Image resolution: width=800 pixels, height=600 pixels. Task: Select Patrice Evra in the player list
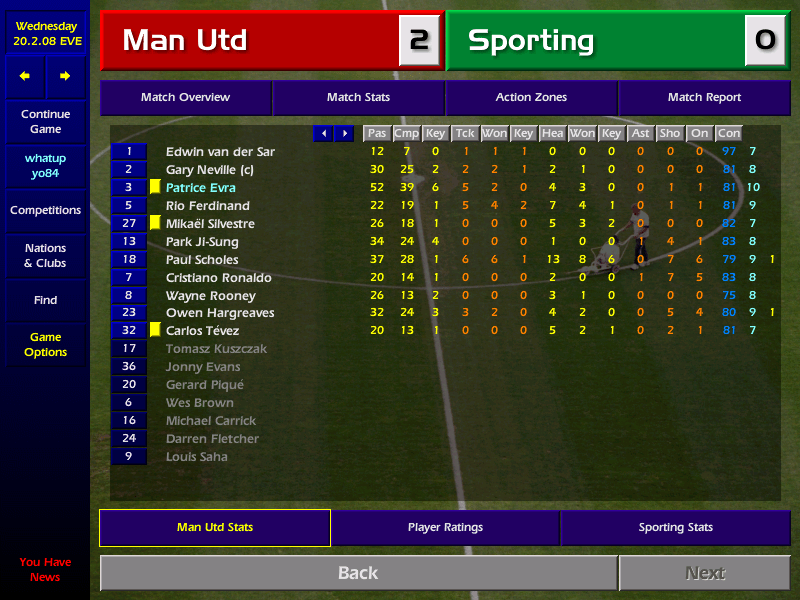(201, 188)
